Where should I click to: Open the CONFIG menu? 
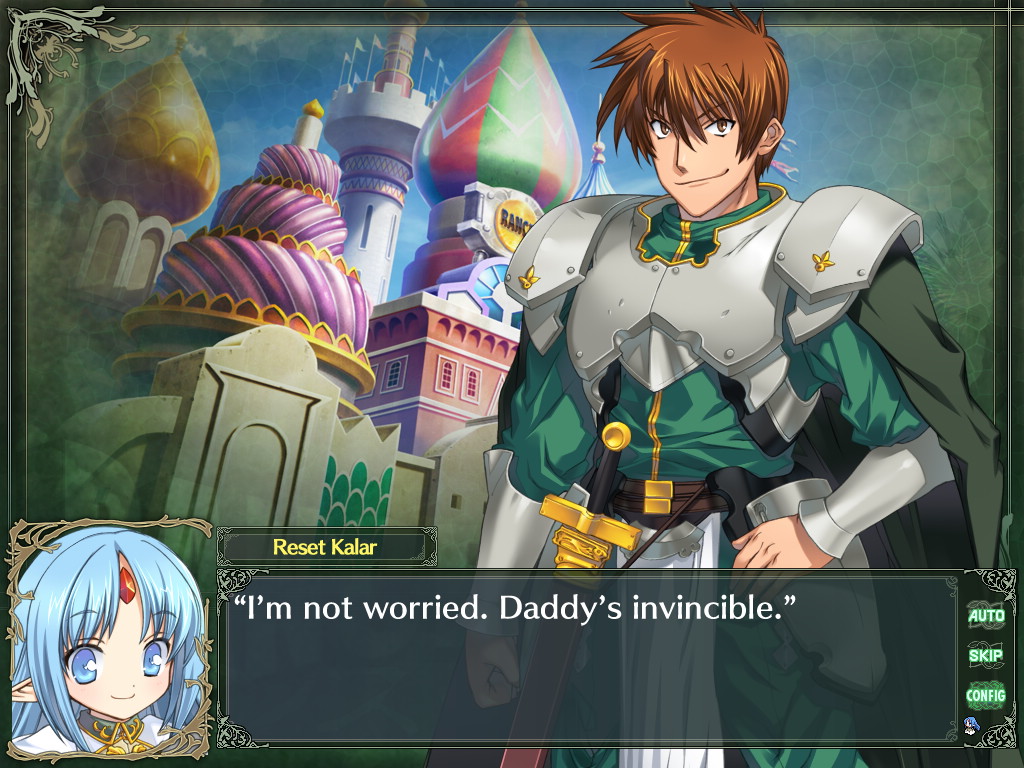[x=985, y=694]
